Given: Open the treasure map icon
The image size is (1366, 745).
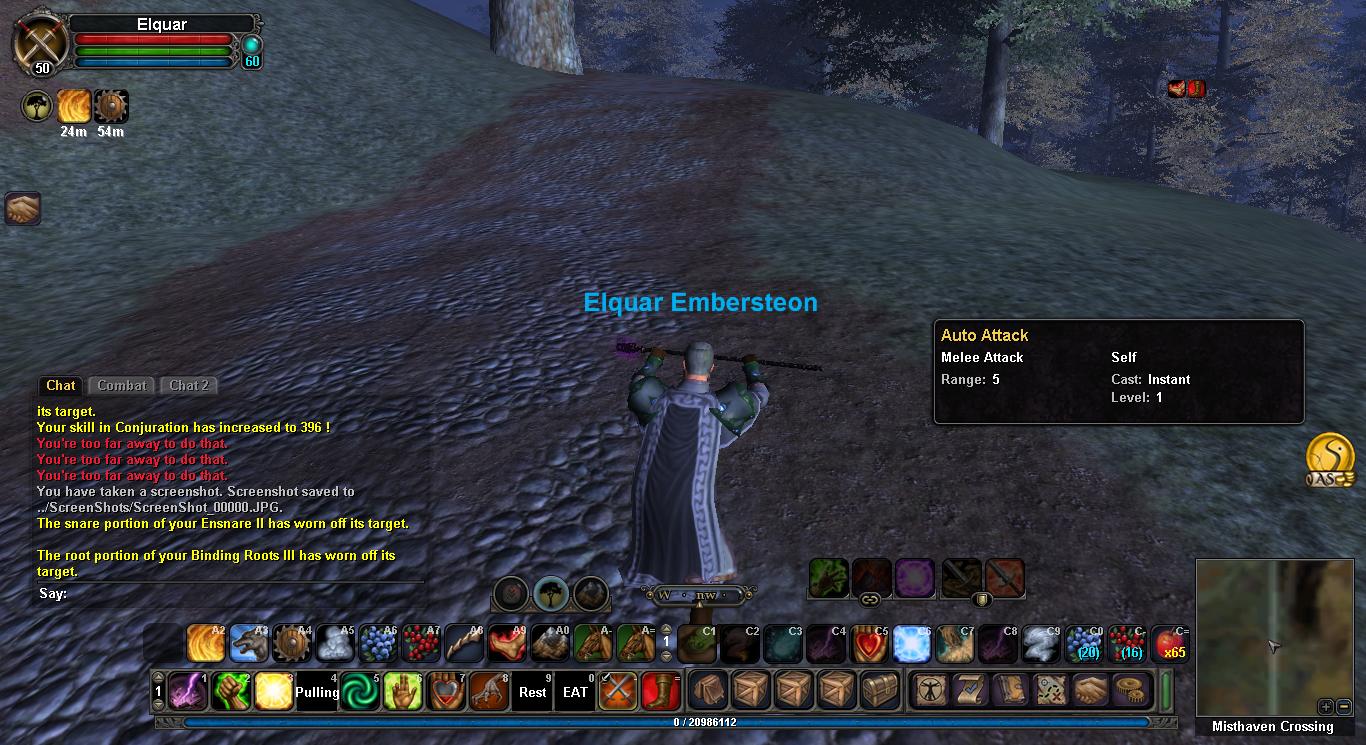Looking at the screenshot, I should click(1049, 691).
